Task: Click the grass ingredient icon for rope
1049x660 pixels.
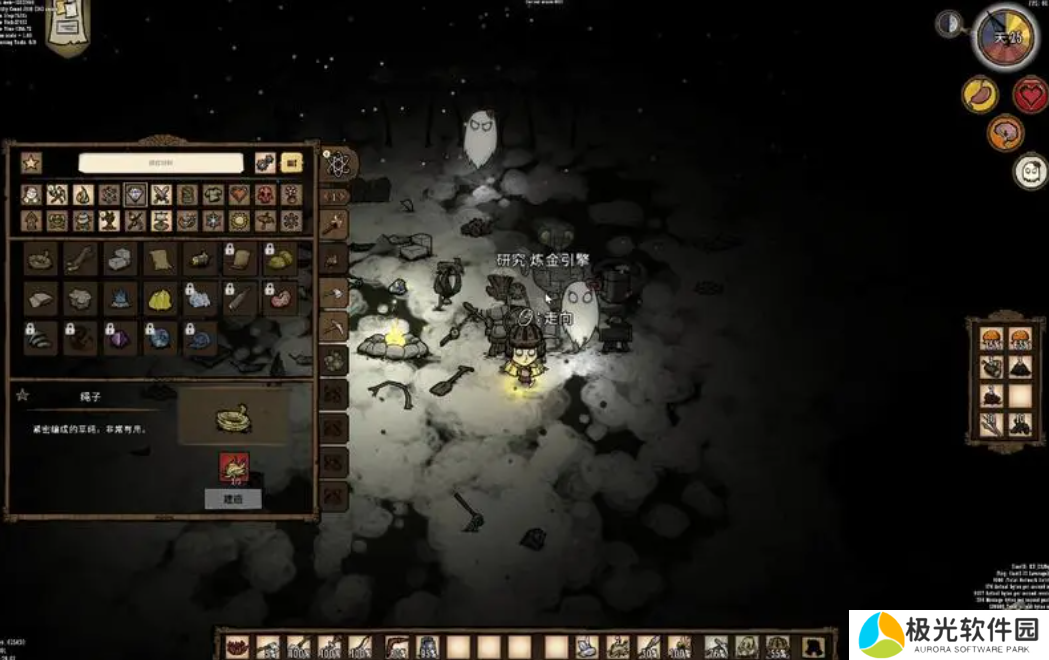Action: [x=234, y=466]
